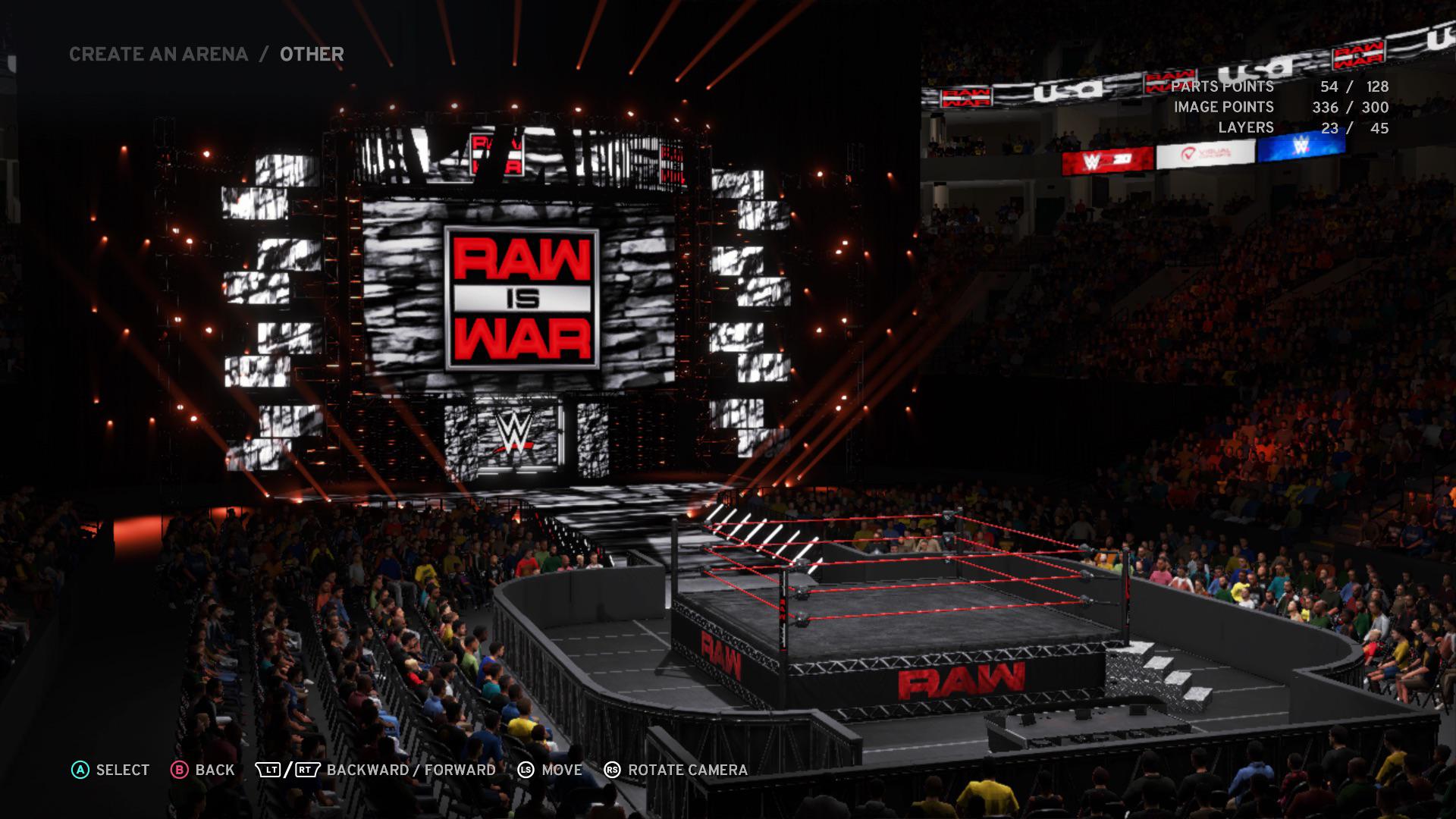
Task: Click the red B Back controller icon
Action: [179, 769]
